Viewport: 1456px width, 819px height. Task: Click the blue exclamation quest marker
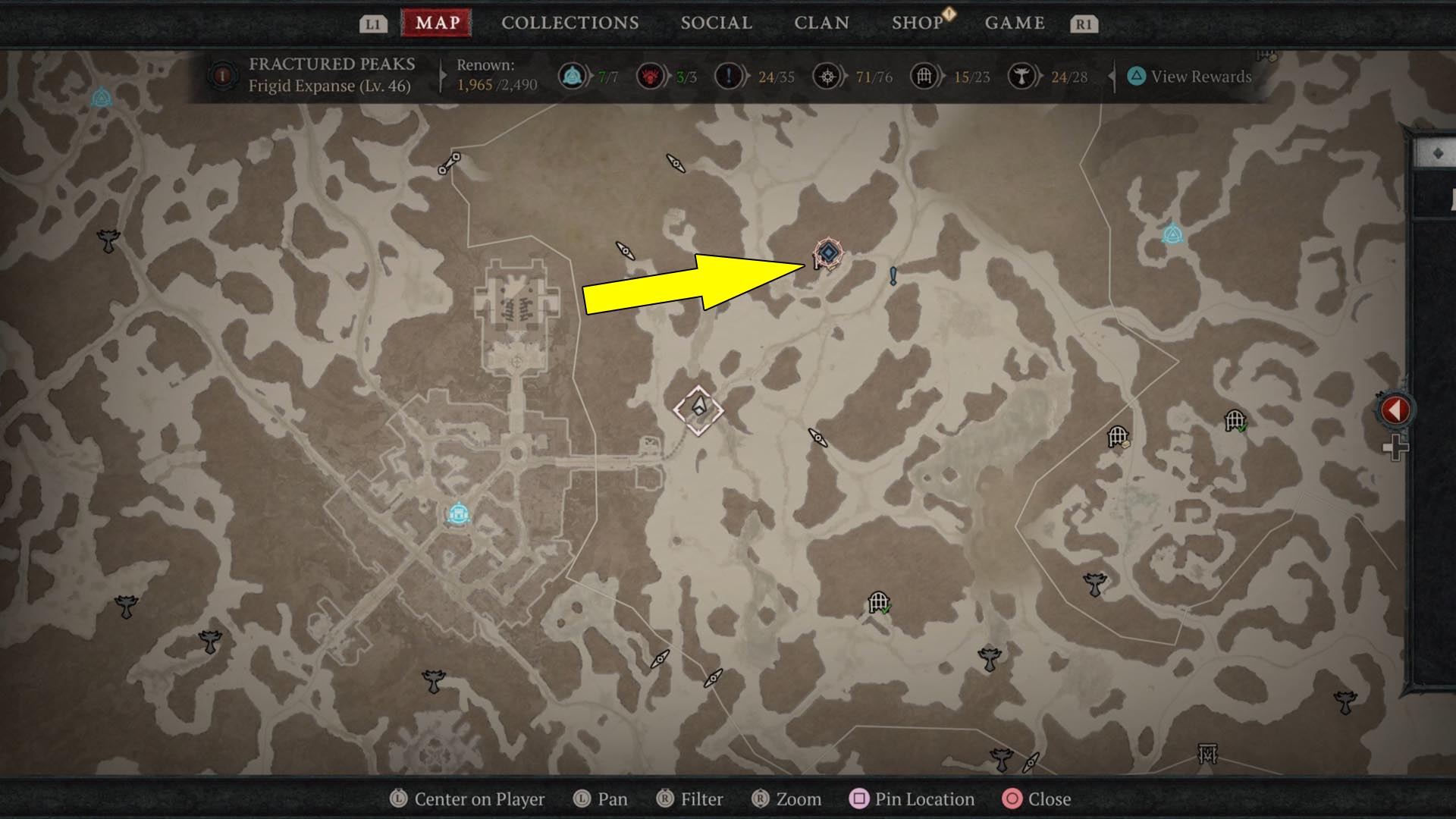coord(893,276)
